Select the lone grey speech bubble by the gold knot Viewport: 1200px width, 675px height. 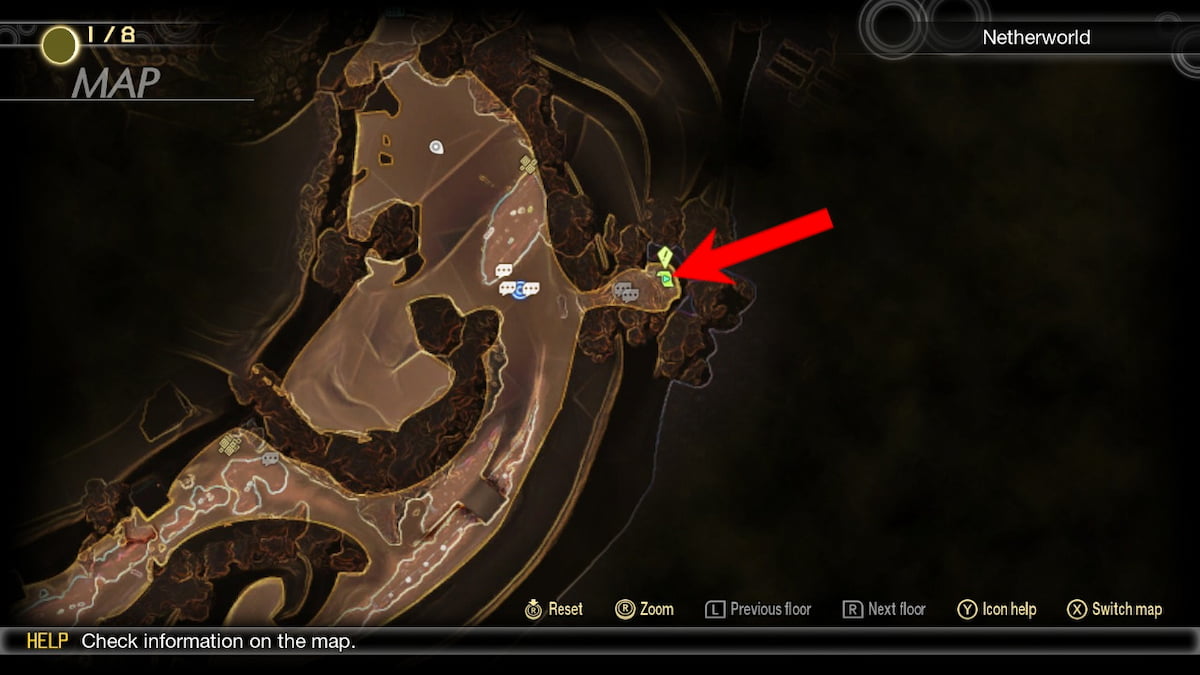[269, 459]
